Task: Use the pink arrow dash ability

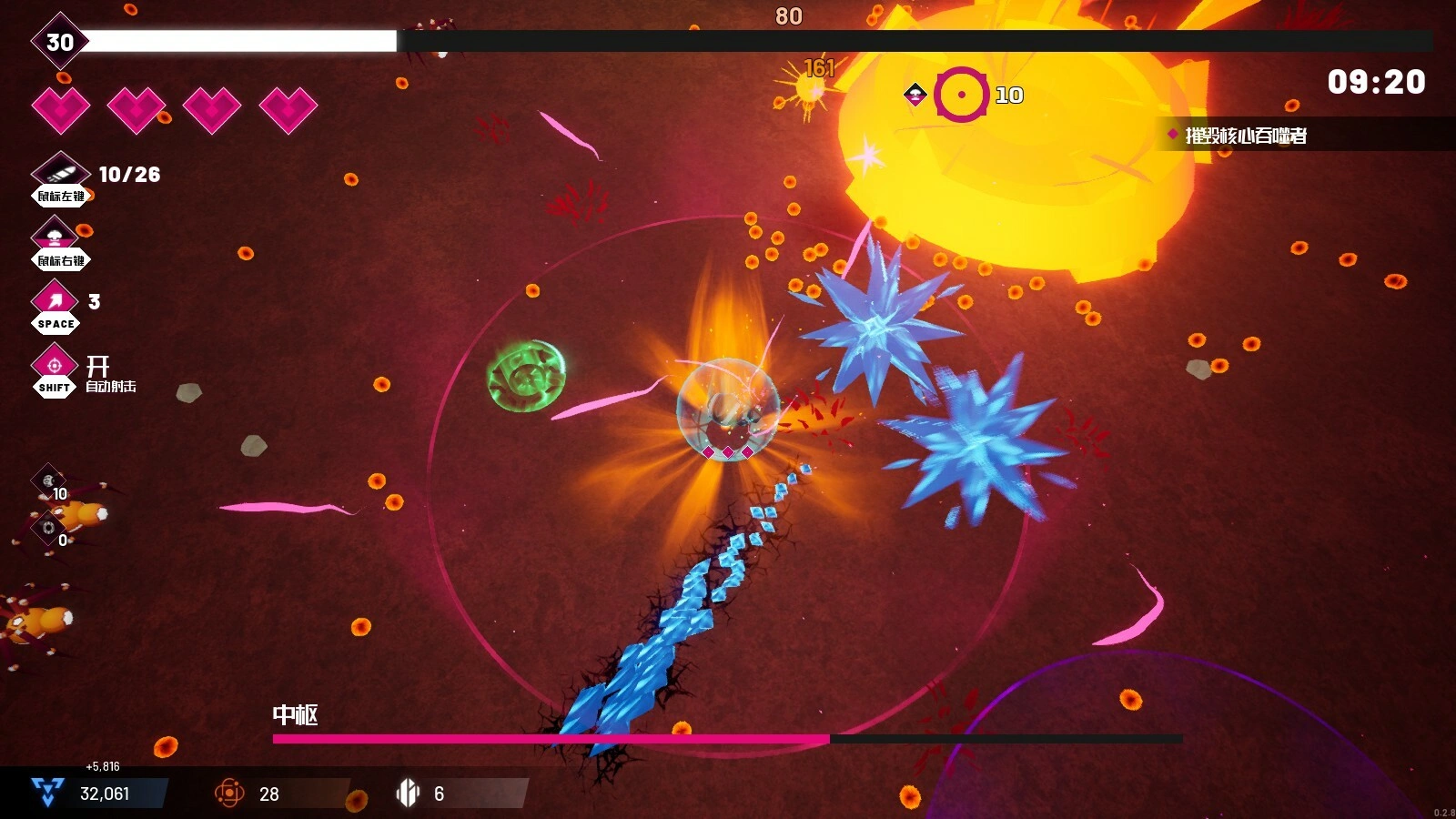Action: pyautogui.click(x=55, y=299)
